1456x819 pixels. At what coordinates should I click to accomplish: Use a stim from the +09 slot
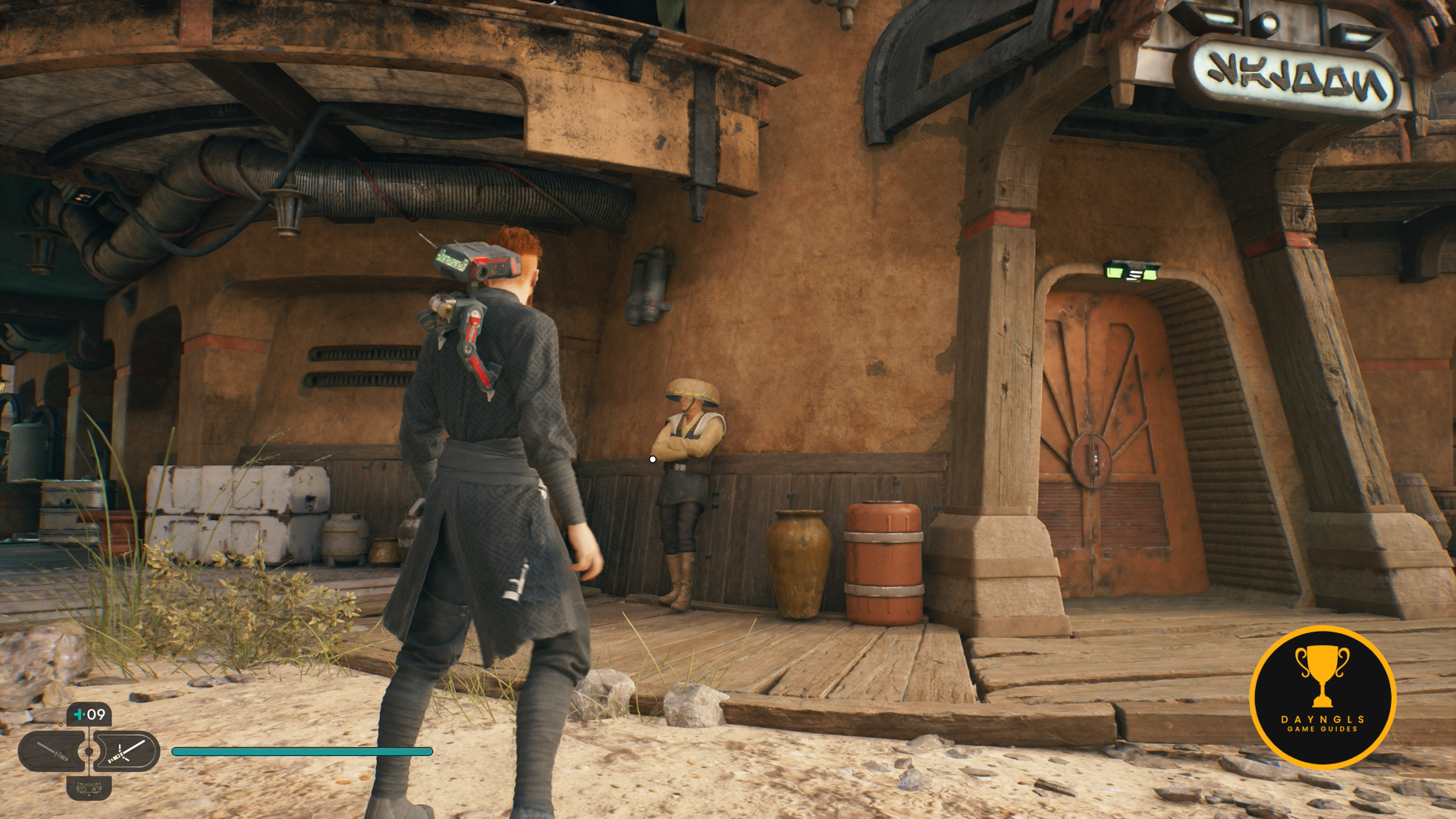[x=89, y=714]
